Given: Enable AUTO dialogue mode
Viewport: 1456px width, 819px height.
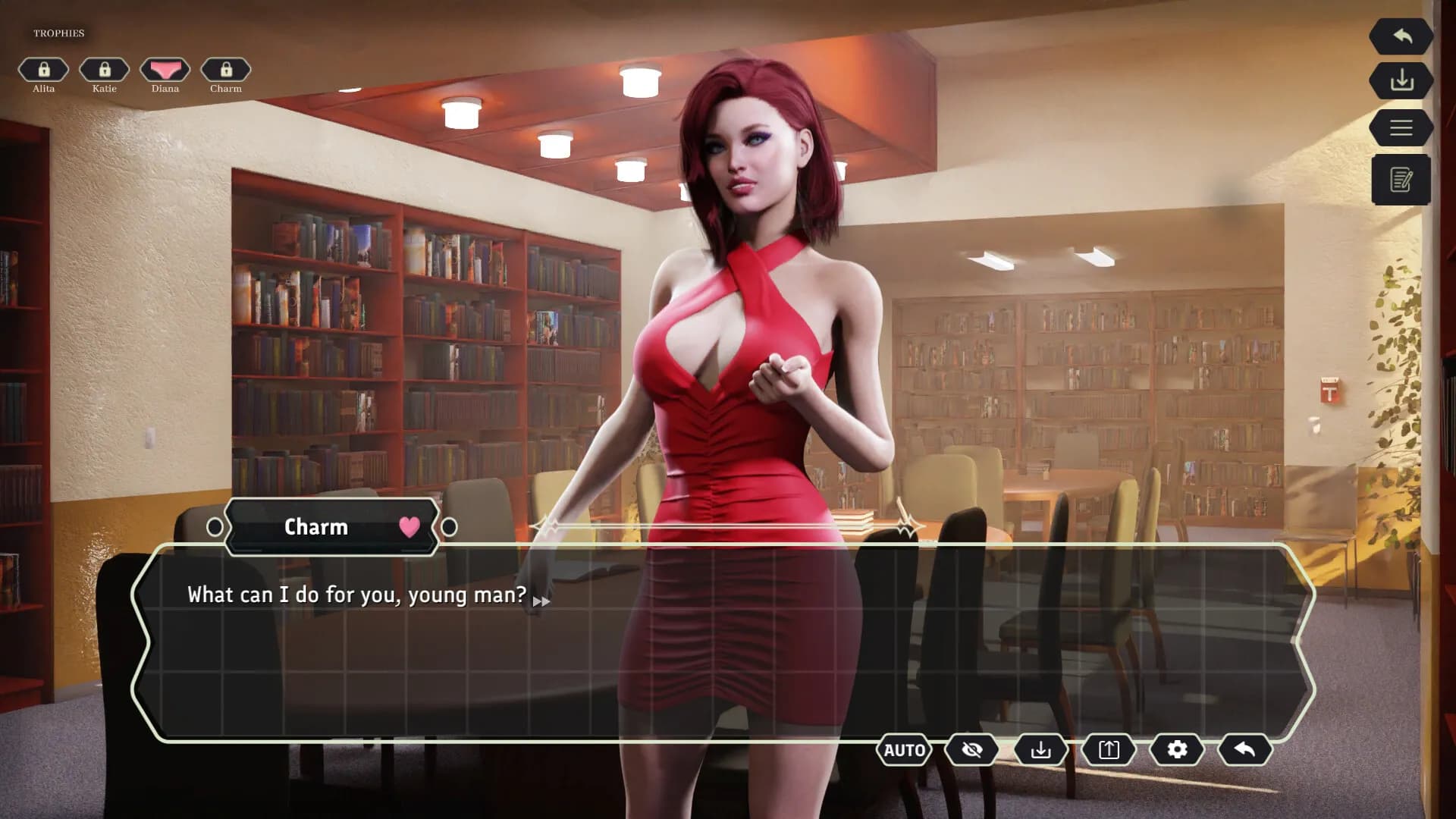Looking at the screenshot, I should pyautogui.click(x=904, y=750).
